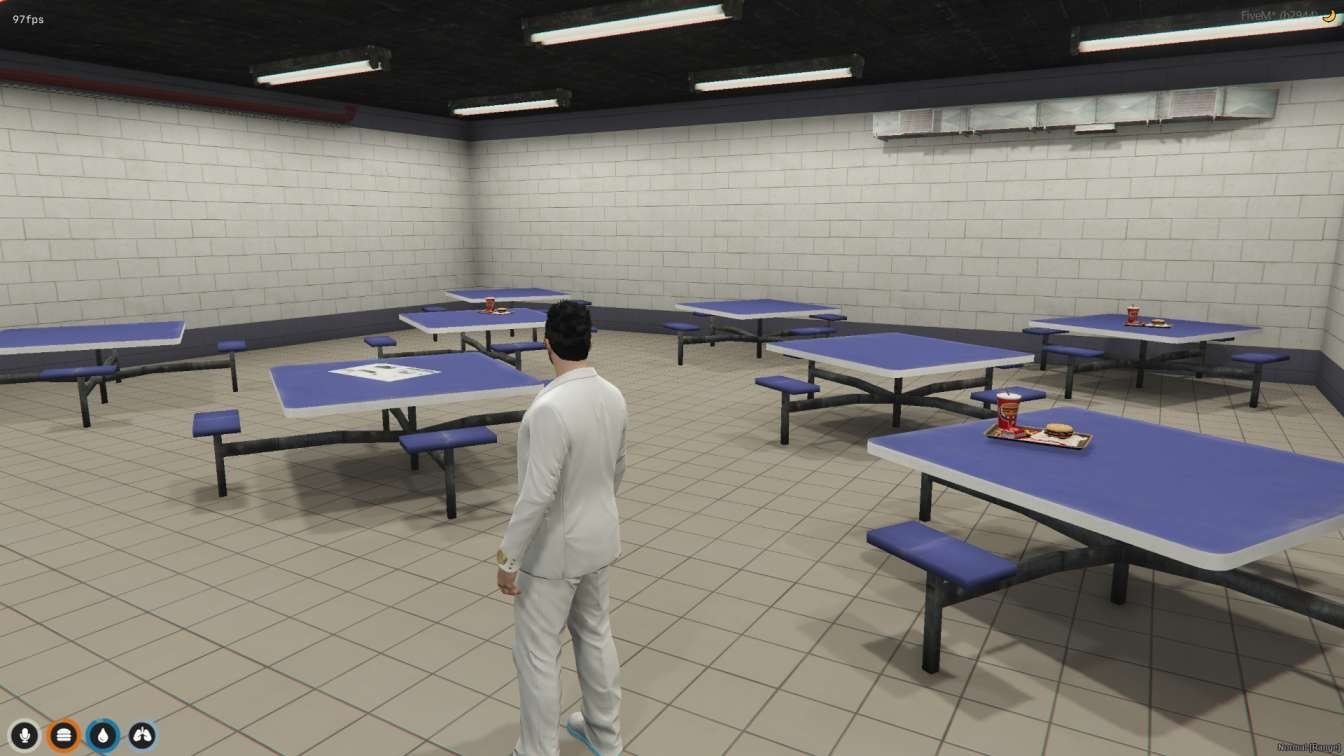The width and height of the screenshot is (1344, 756).
Task: Click the water drop thirst icon
Action: [x=102, y=737]
